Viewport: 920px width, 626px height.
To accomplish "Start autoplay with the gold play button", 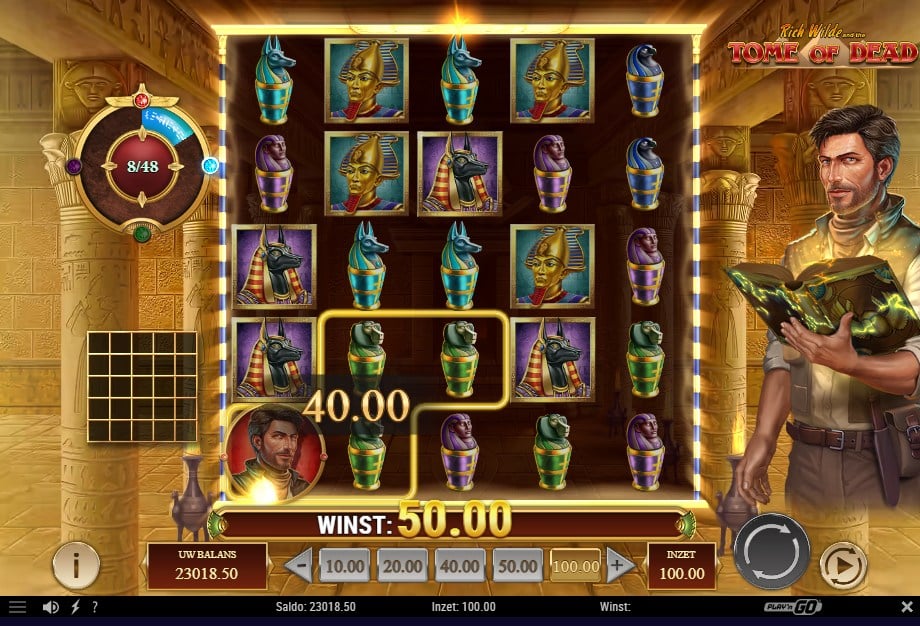I will point(843,567).
